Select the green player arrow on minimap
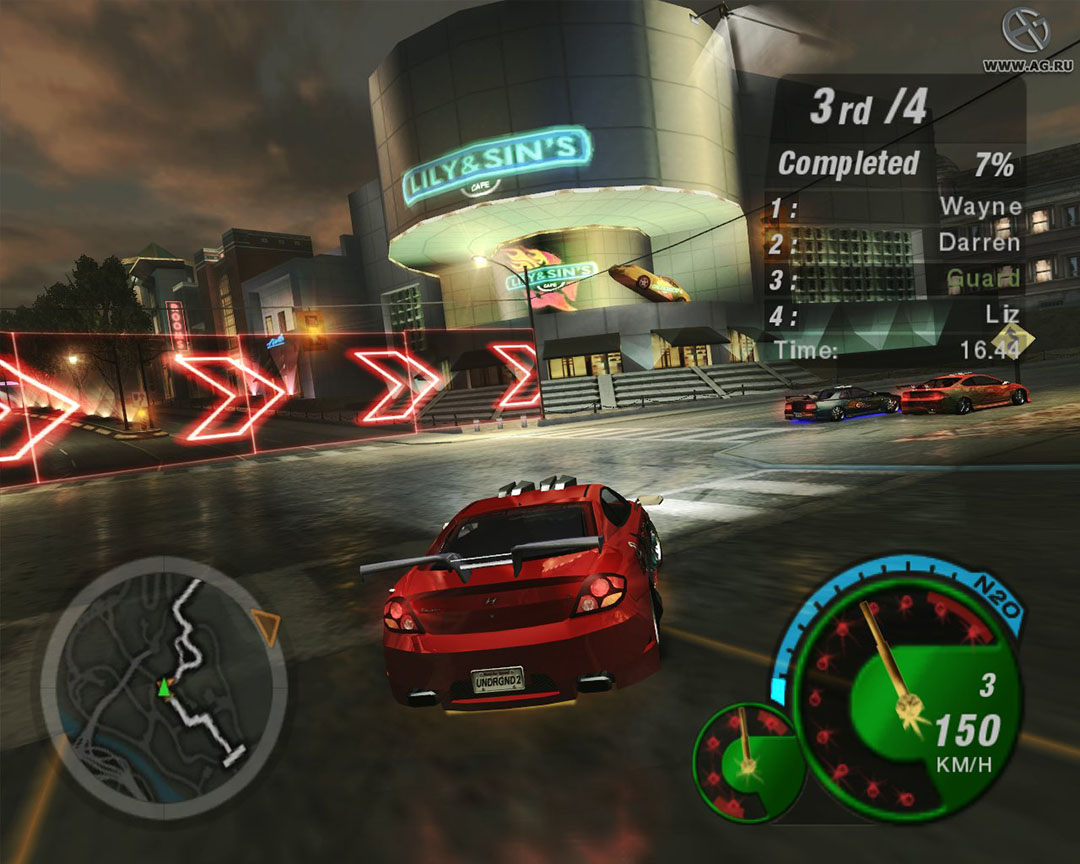Viewport: 1080px width, 864px height. pos(162,687)
